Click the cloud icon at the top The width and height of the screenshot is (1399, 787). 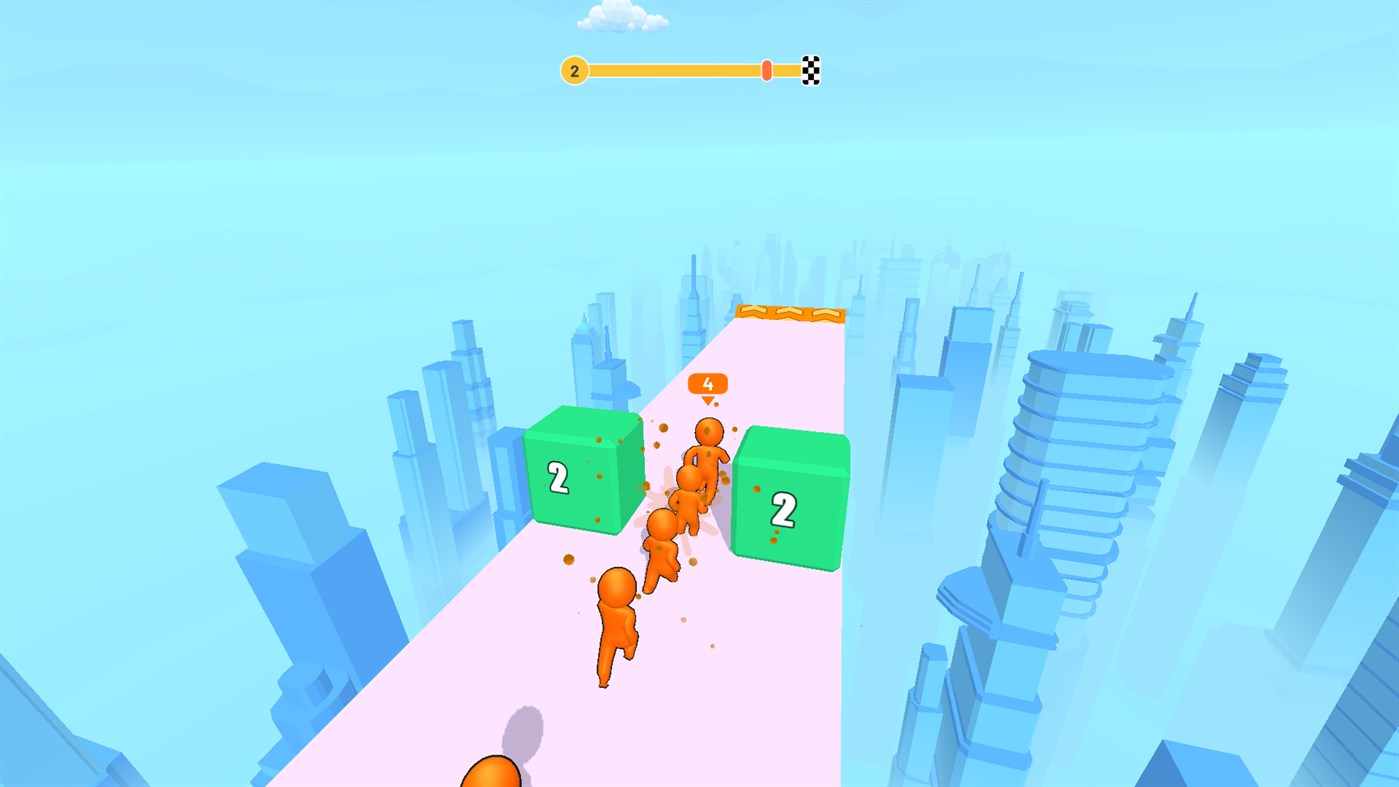tap(622, 18)
